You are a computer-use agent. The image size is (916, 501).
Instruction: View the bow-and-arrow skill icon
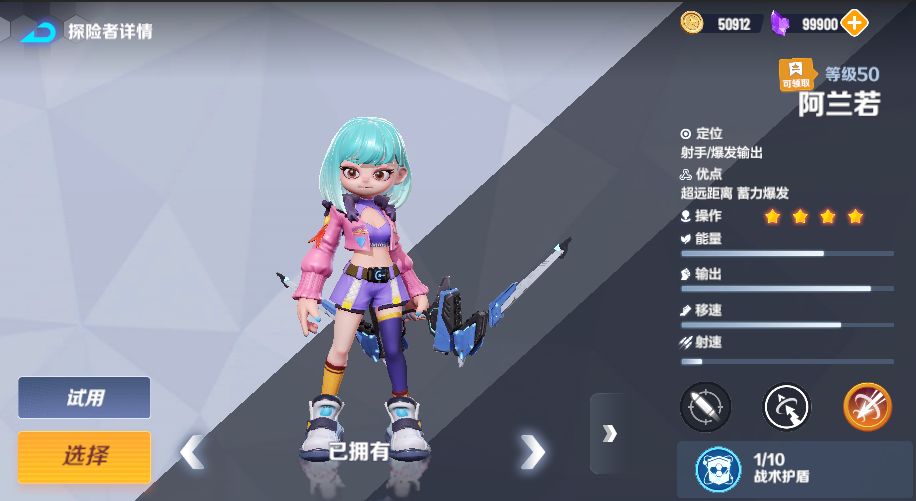pyautogui.click(x=786, y=406)
